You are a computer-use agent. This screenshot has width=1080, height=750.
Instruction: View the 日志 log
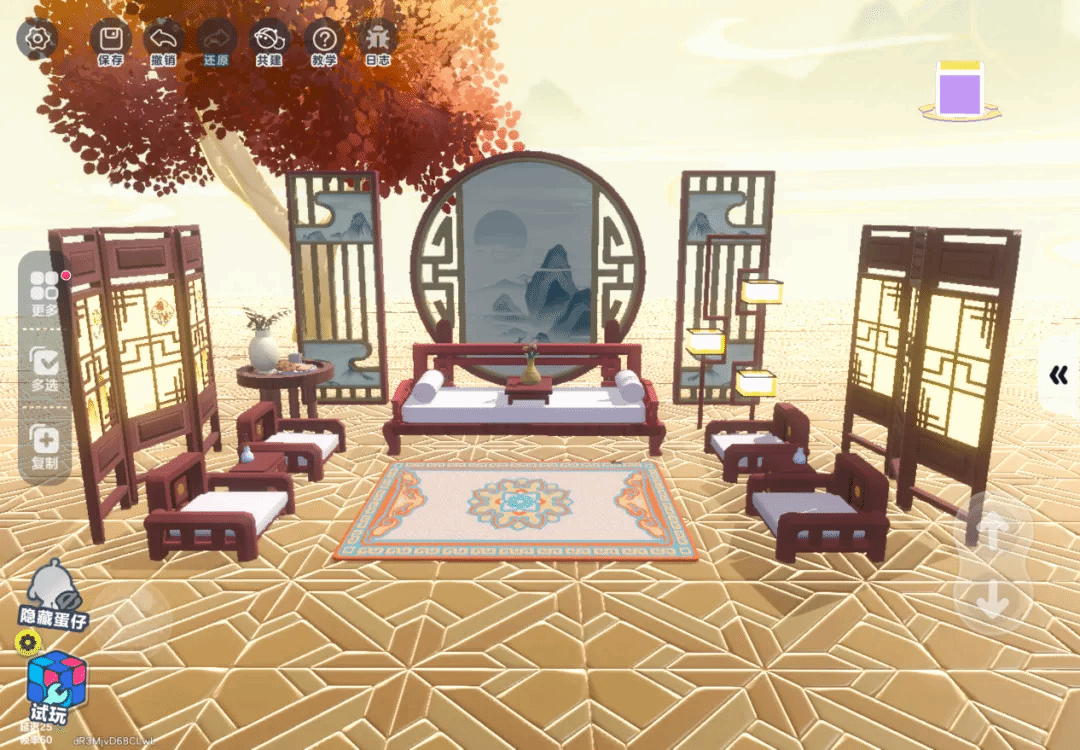(377, 42)
